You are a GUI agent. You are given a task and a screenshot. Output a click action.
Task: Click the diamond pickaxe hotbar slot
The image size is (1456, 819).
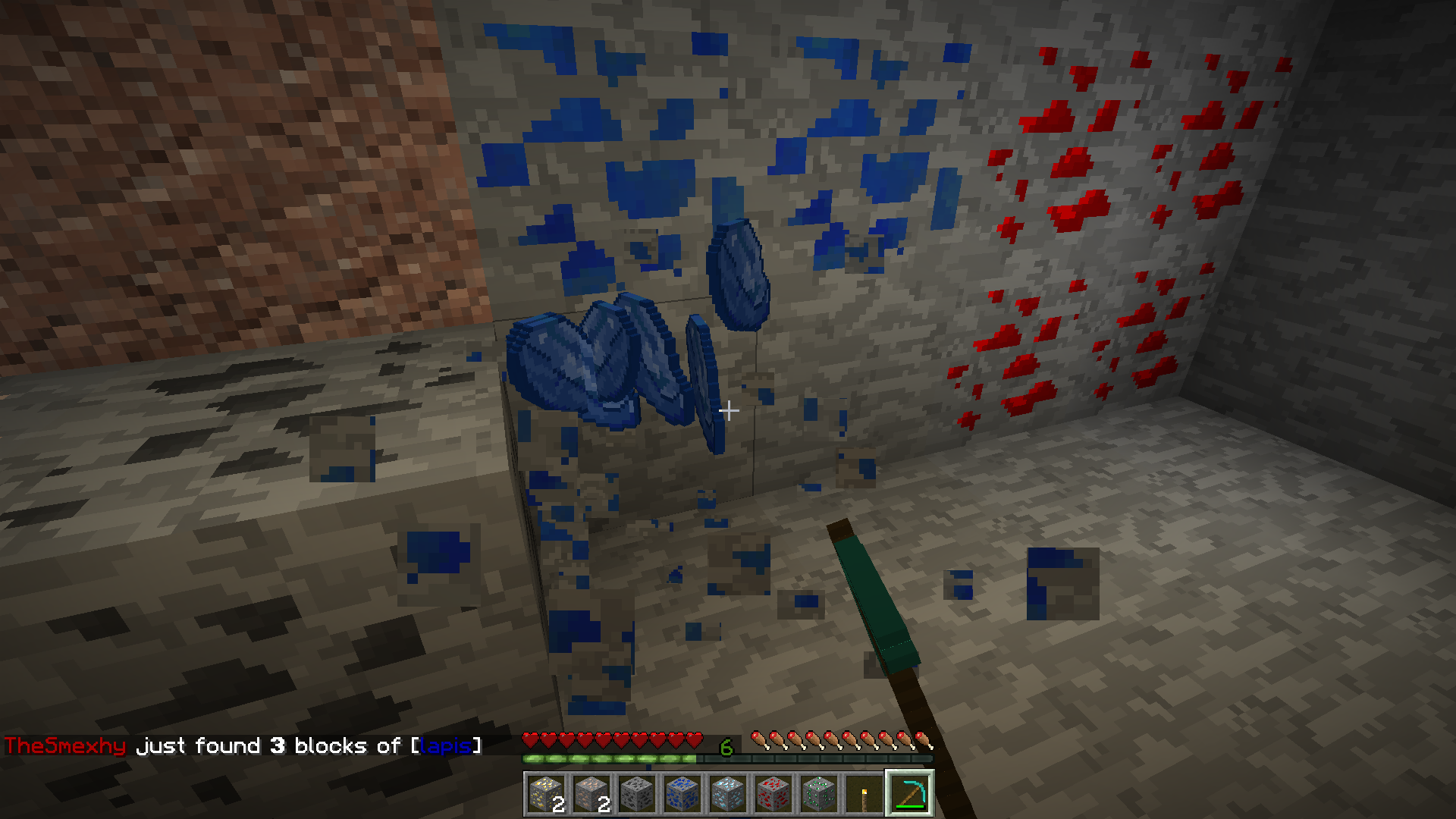[x=910, y=794]
